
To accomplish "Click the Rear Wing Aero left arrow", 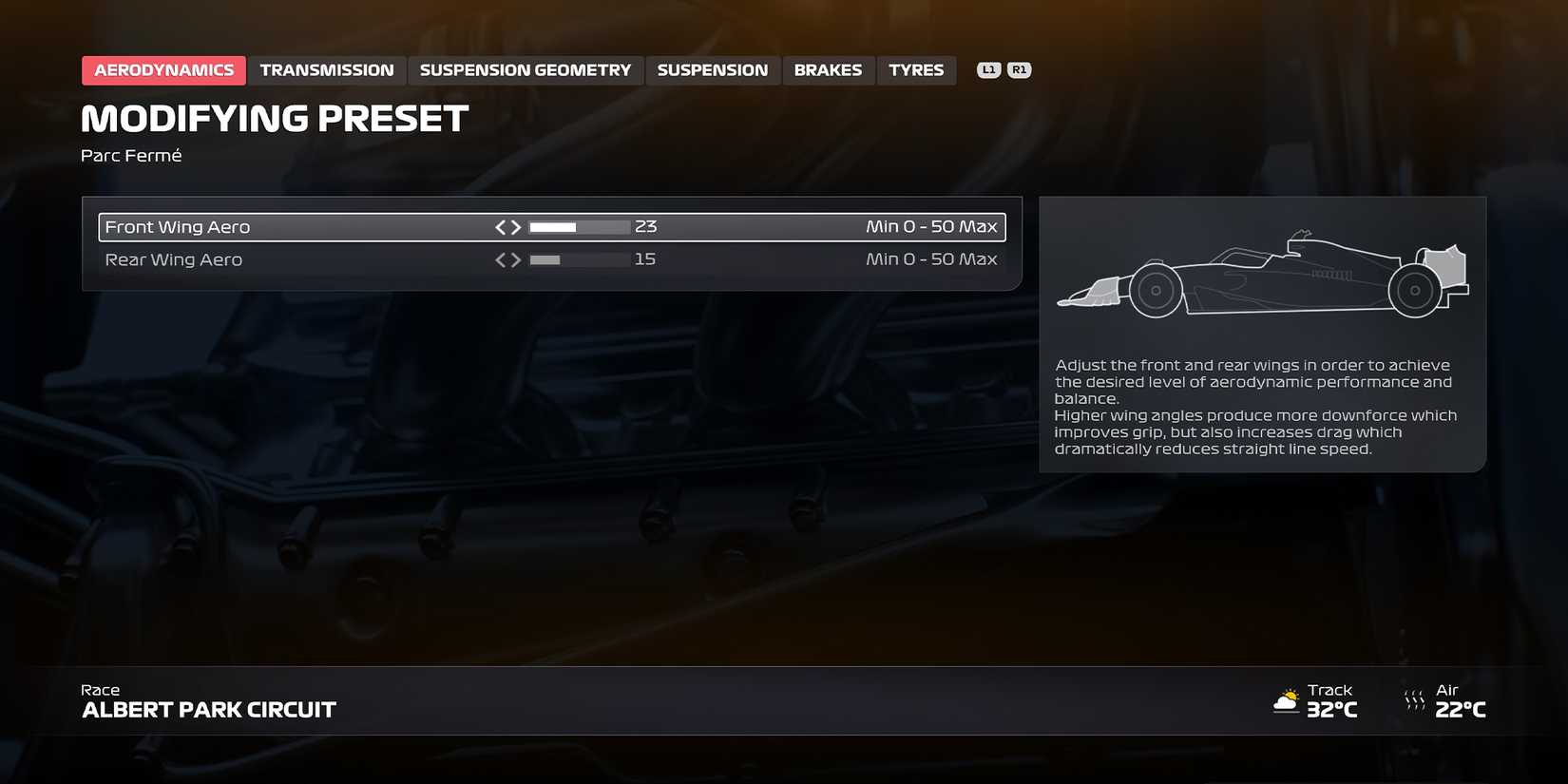I will pos(500,258).
